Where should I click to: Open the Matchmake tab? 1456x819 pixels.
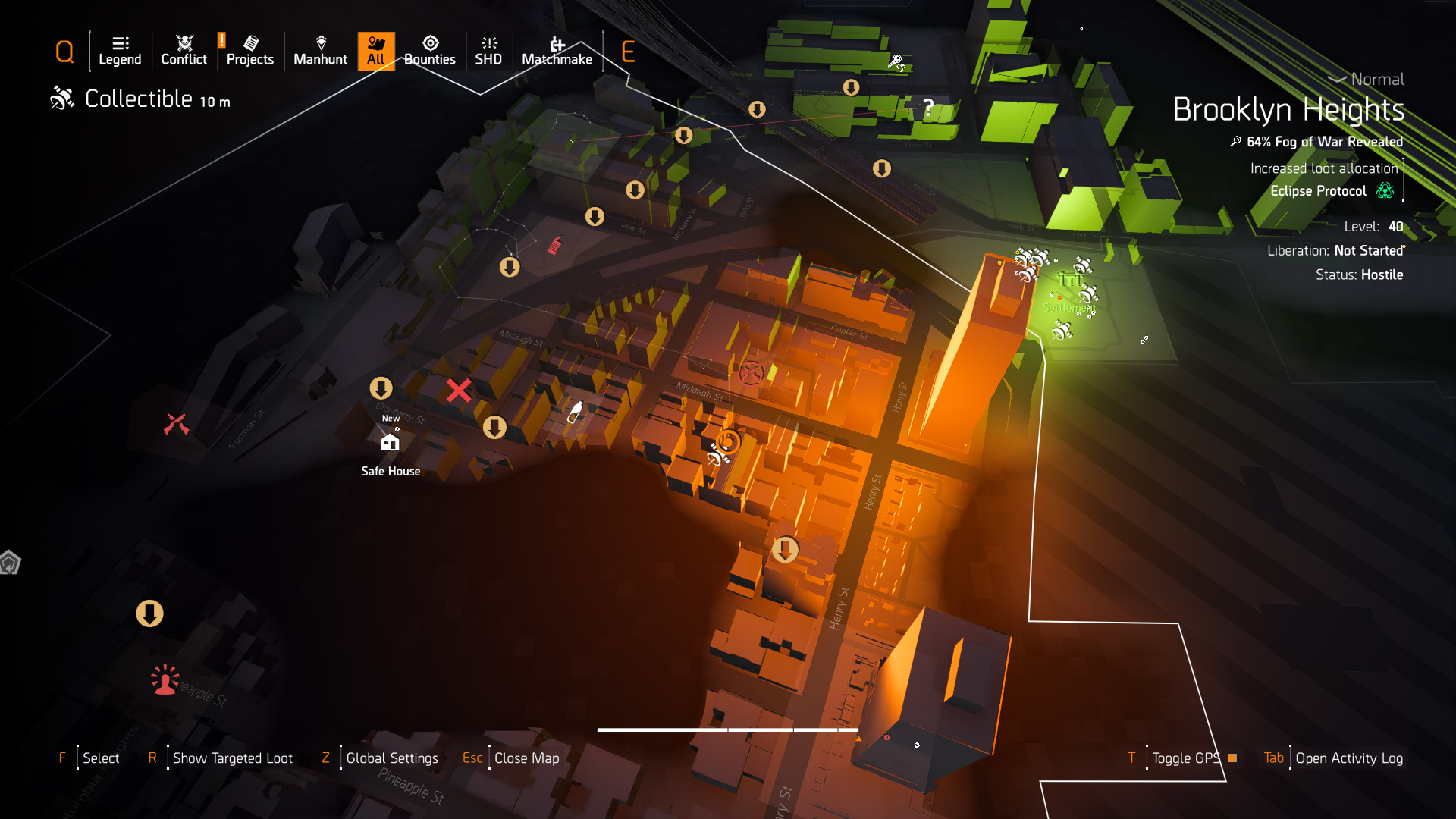point(557,51)
